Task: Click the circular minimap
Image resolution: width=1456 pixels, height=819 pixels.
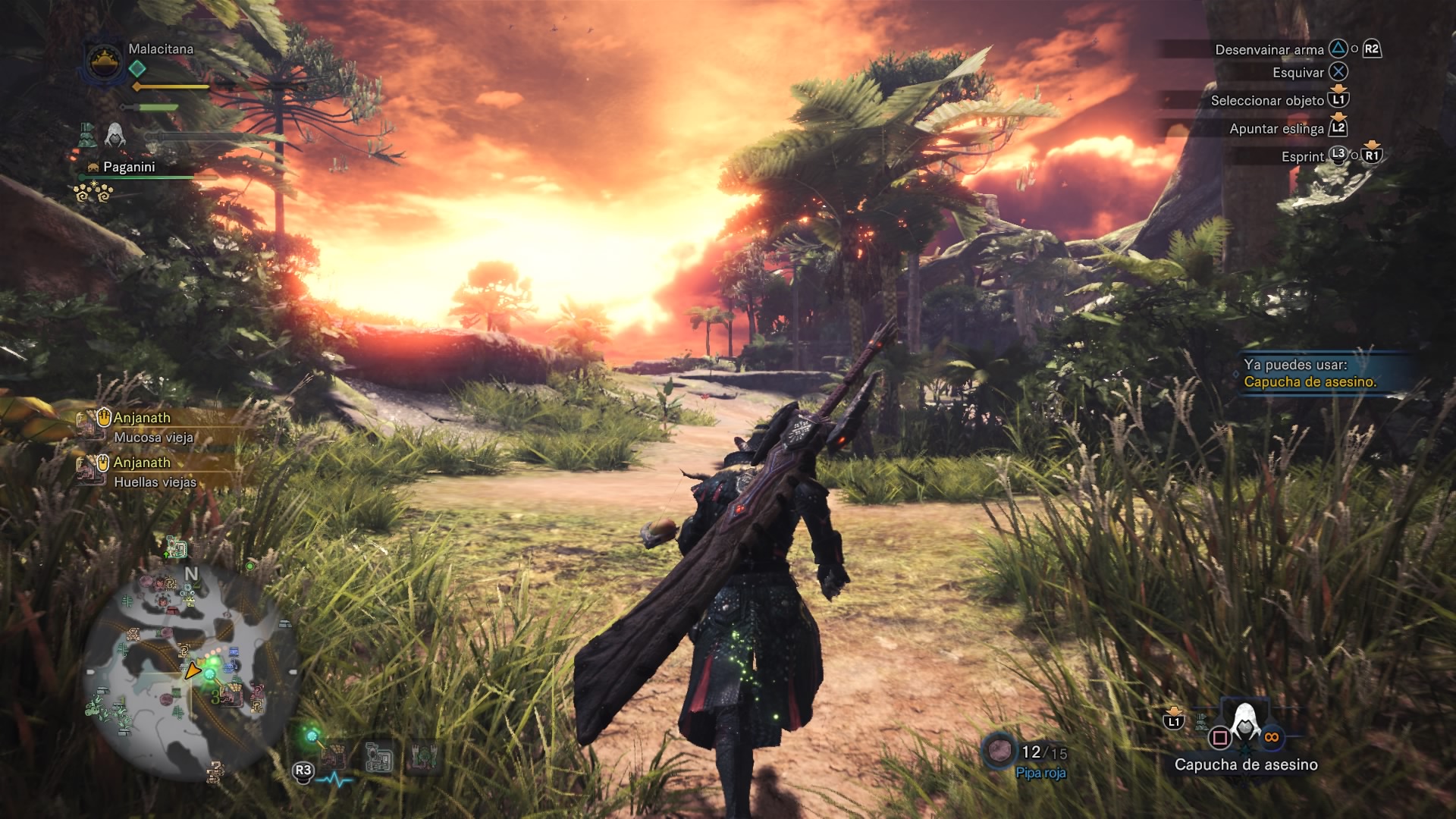Action: click(190, 670)
